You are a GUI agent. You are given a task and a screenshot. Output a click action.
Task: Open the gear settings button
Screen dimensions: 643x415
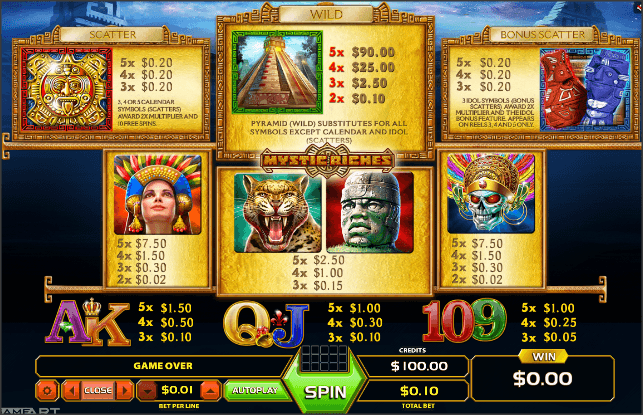pyautogui.click(x=47, y=390)
